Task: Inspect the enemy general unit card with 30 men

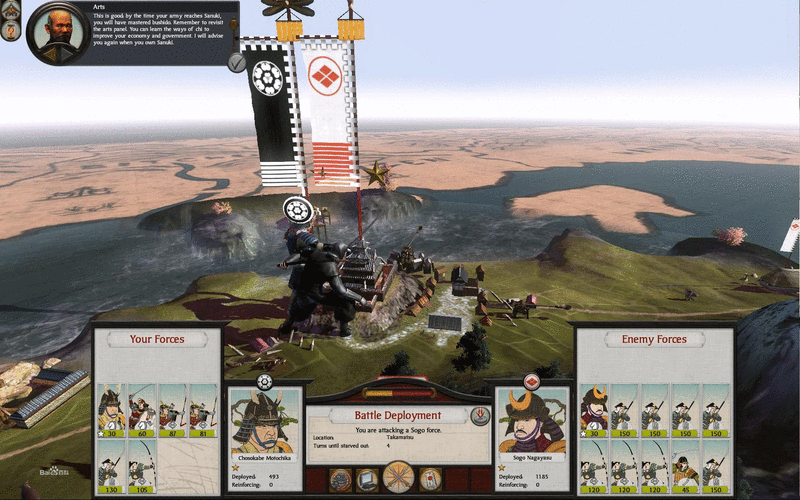Action: pos(595,410)
